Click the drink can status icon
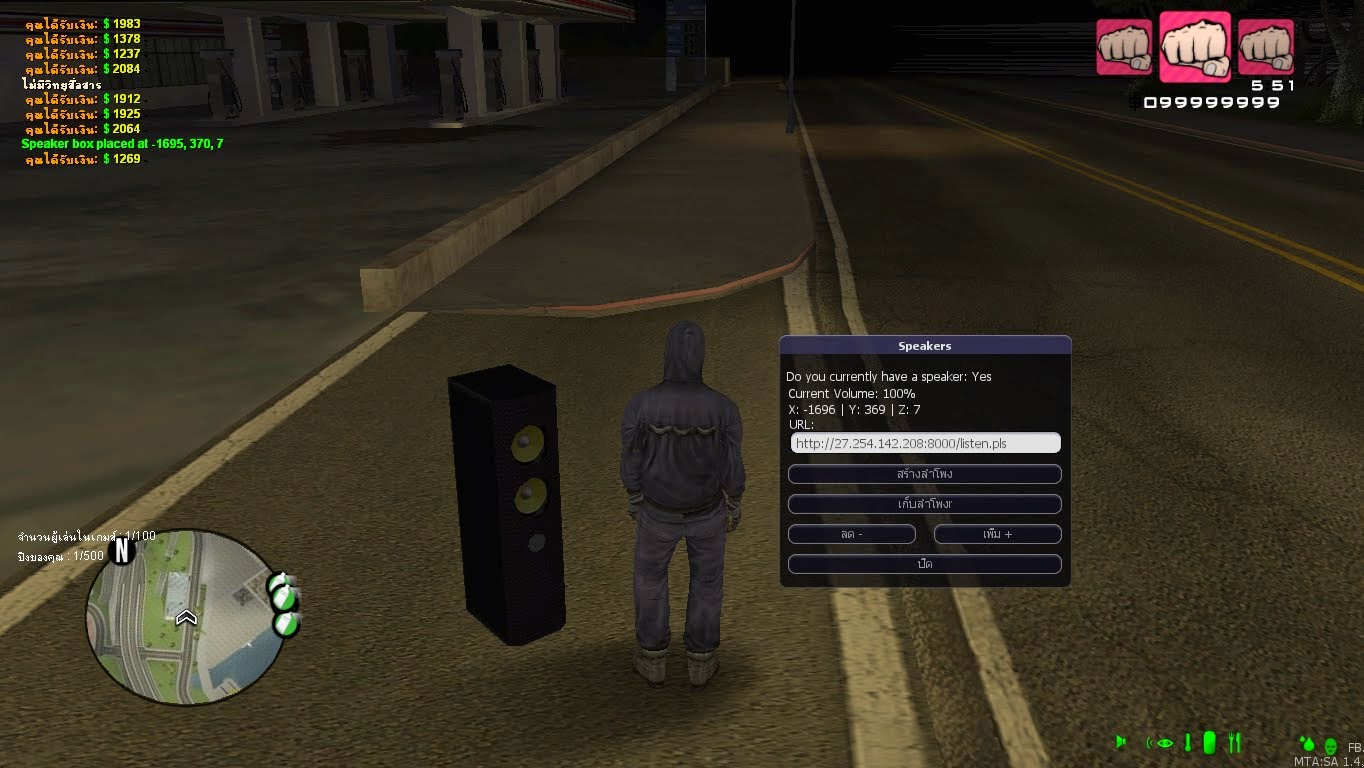This screenshot has width=1364, height=768. point(1209,742)
